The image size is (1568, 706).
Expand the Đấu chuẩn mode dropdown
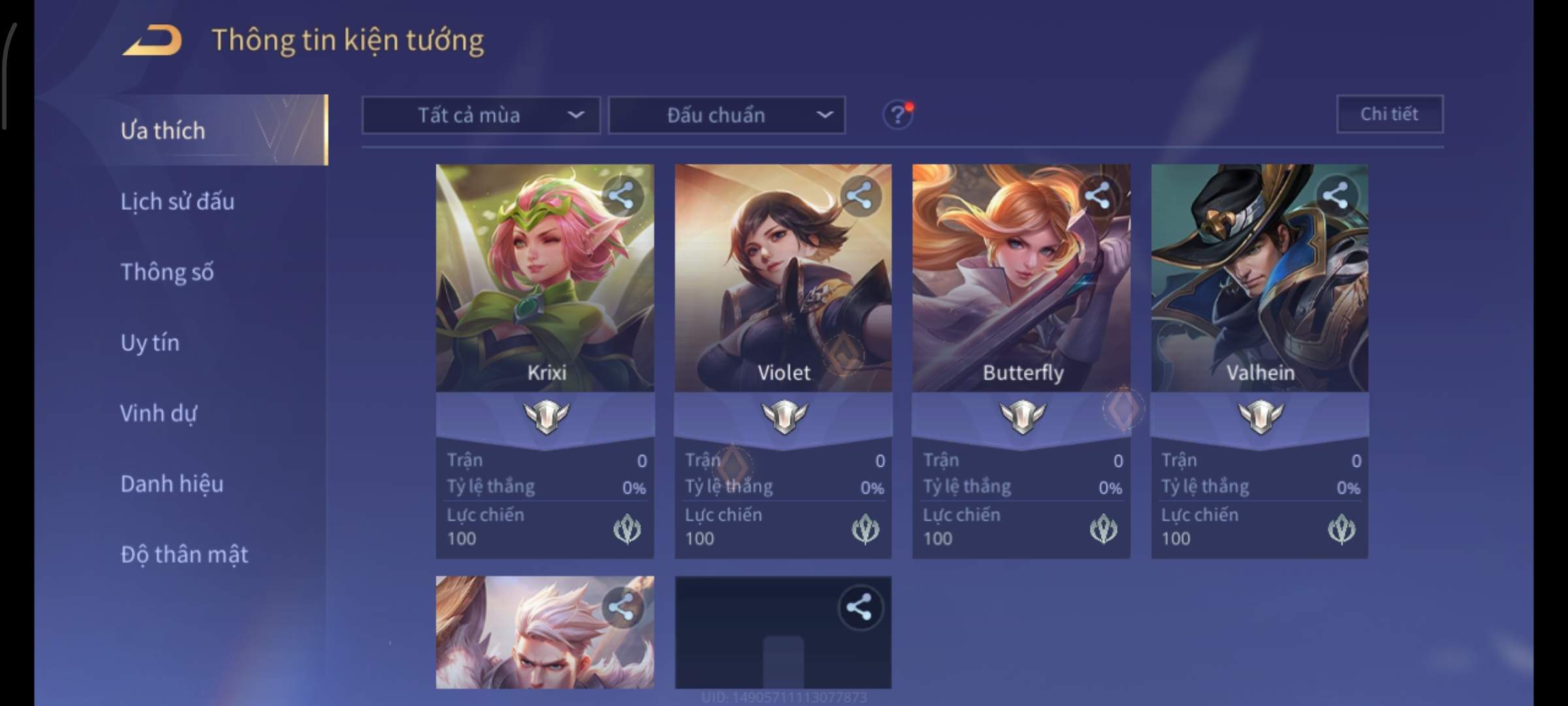coord(727,116)
